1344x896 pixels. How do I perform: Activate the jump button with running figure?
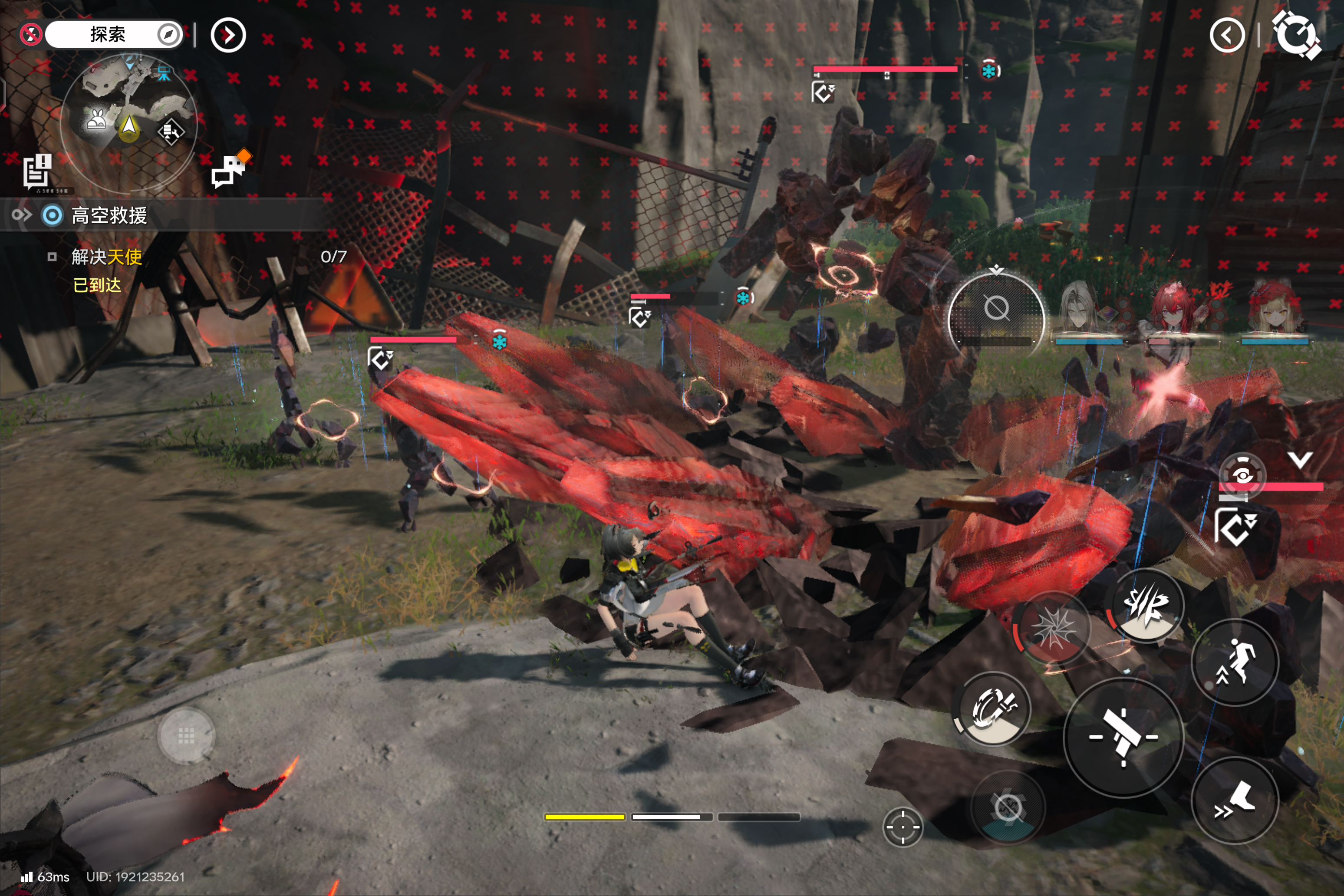(x=1234, y=662)
